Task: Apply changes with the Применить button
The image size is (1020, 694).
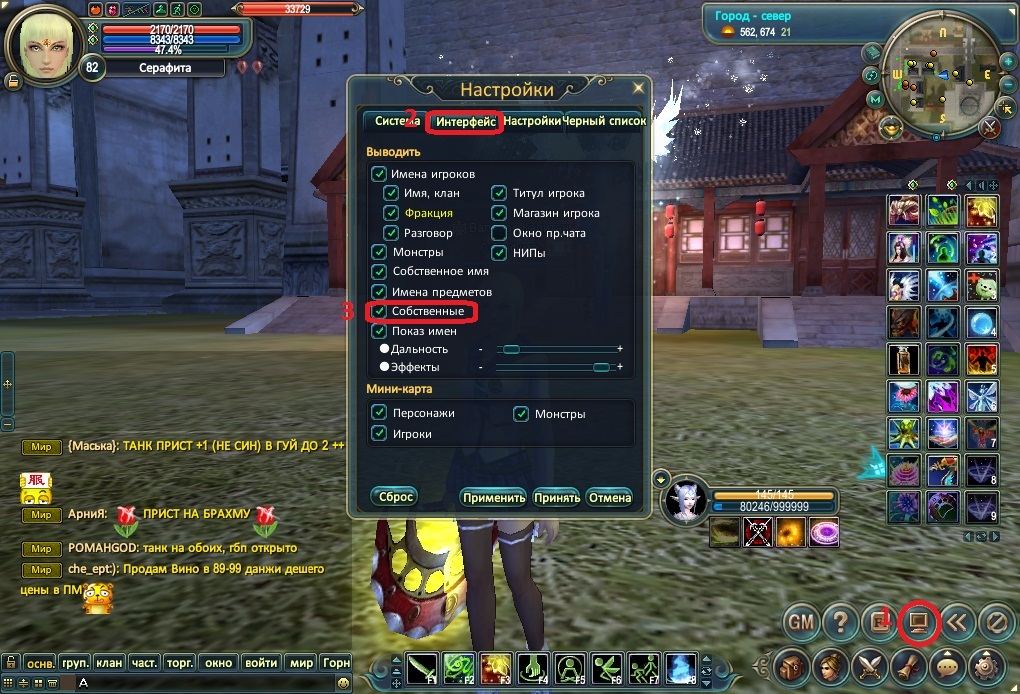Action: pos(493,497)
